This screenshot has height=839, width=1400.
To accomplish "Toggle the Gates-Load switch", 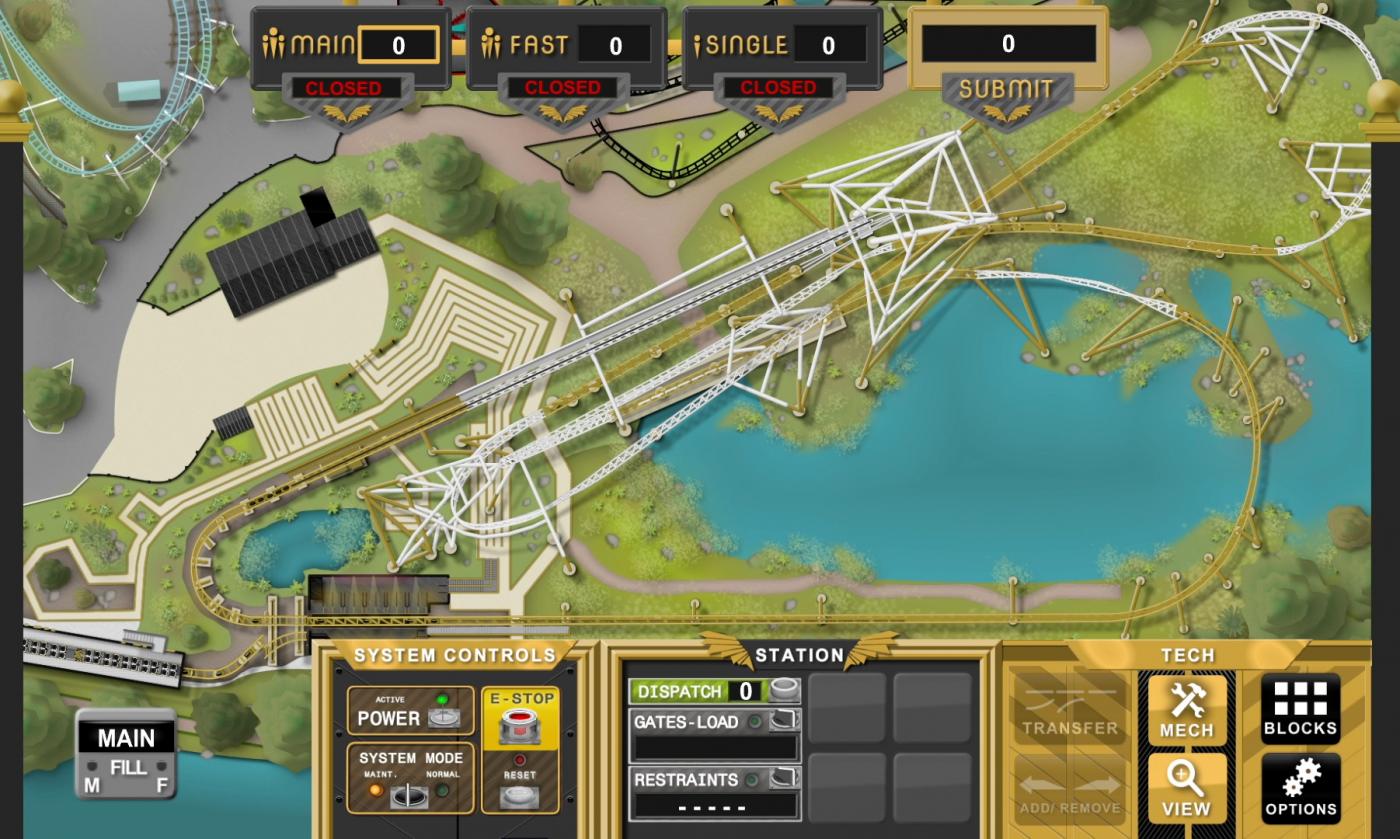I will pos(783,721).
